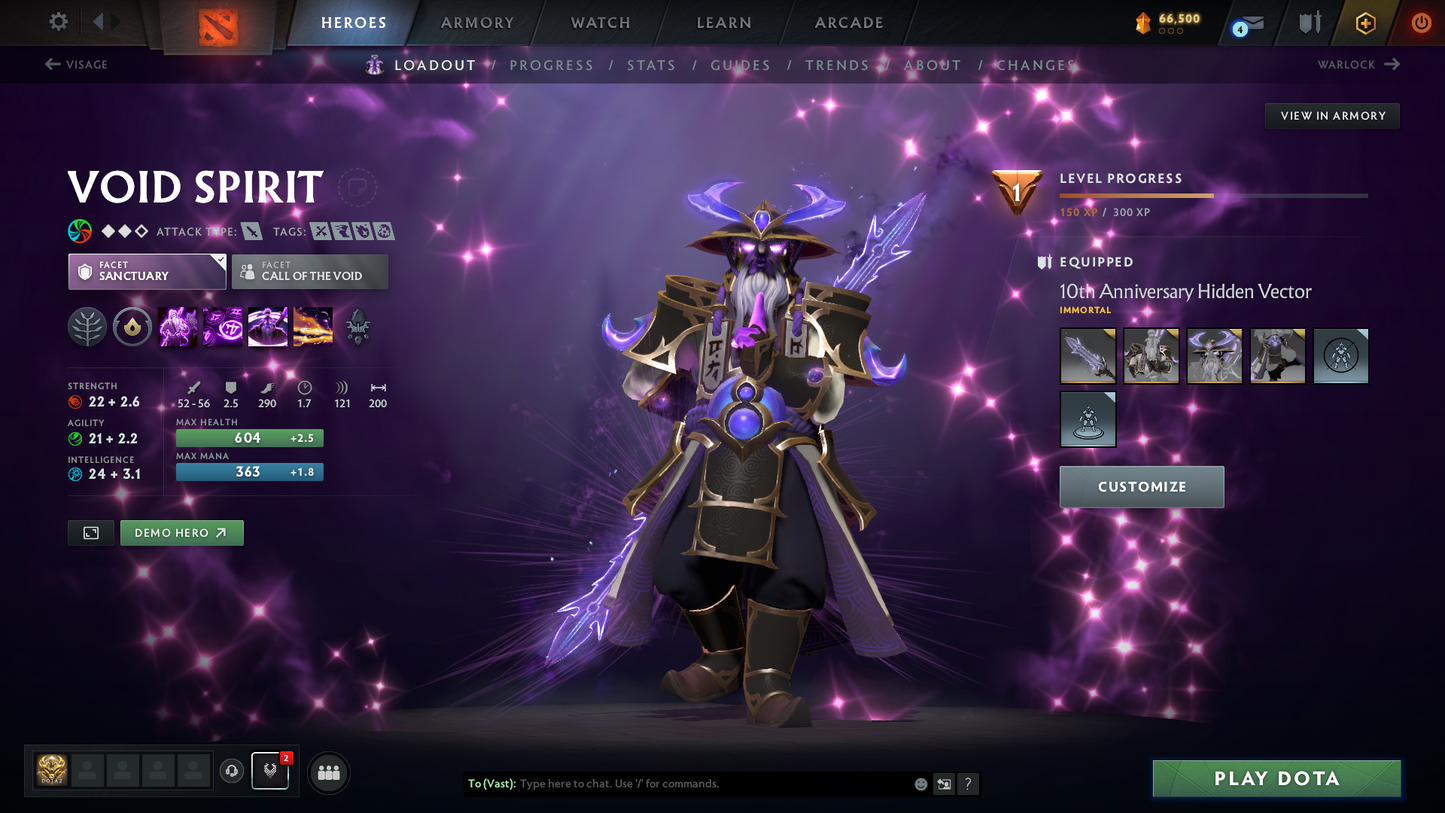Click the voice chat headset icon

231,771
